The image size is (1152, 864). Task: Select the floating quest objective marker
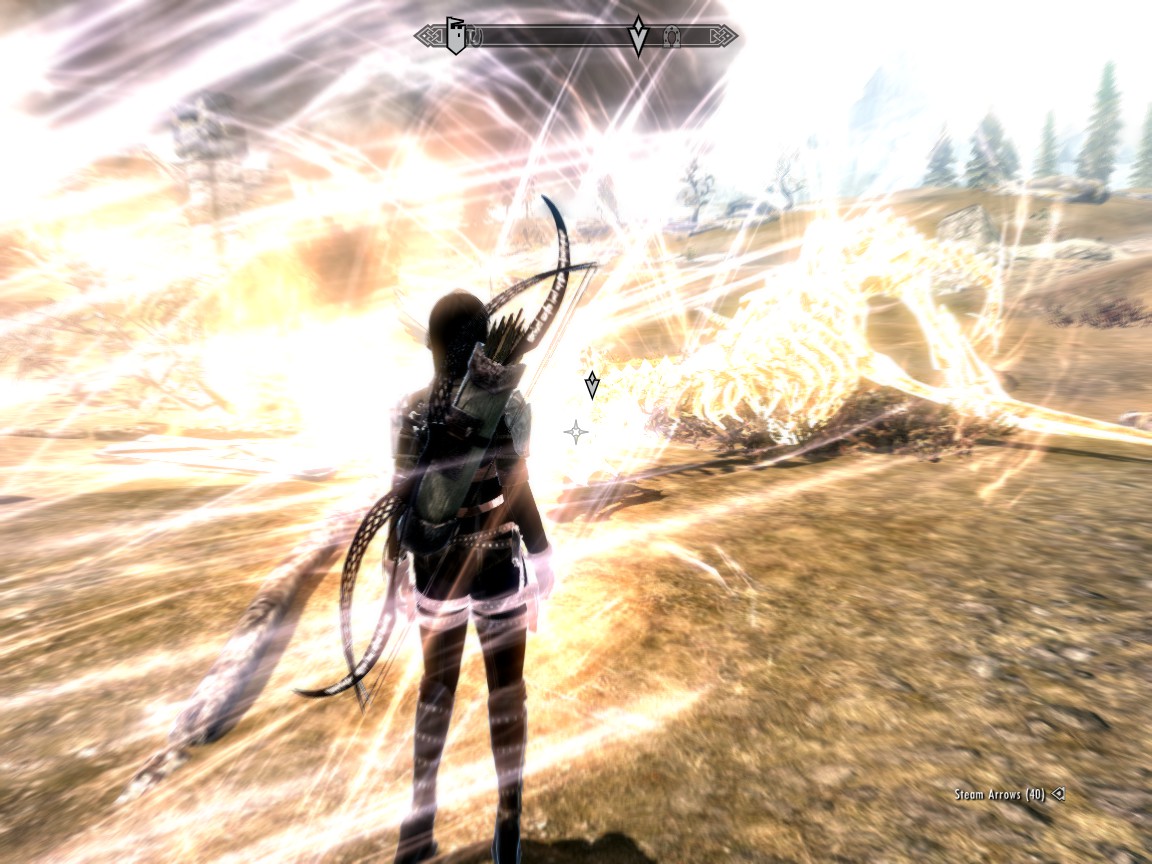click(592, 384)
